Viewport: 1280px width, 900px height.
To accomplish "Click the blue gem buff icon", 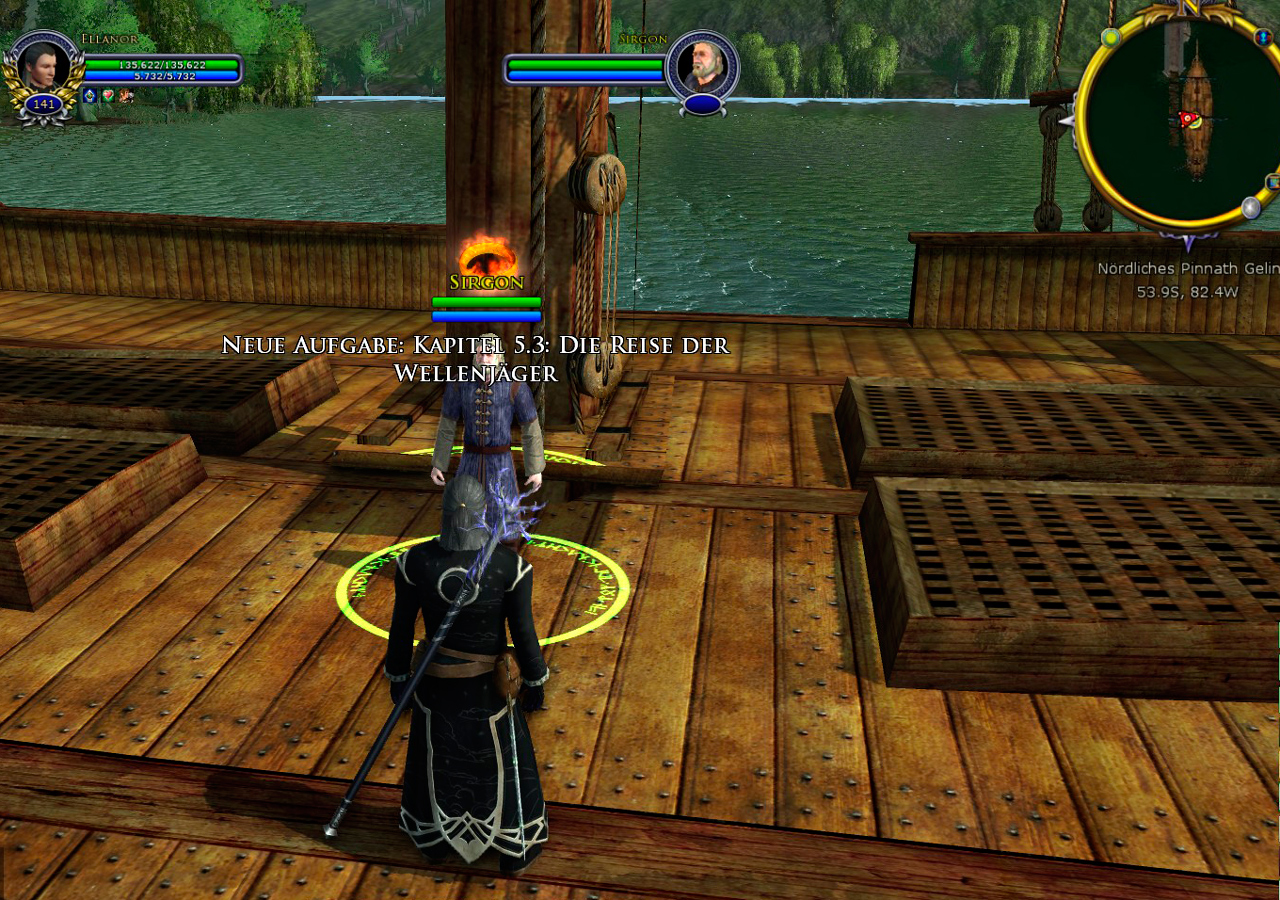I will [x=90, y=96].
